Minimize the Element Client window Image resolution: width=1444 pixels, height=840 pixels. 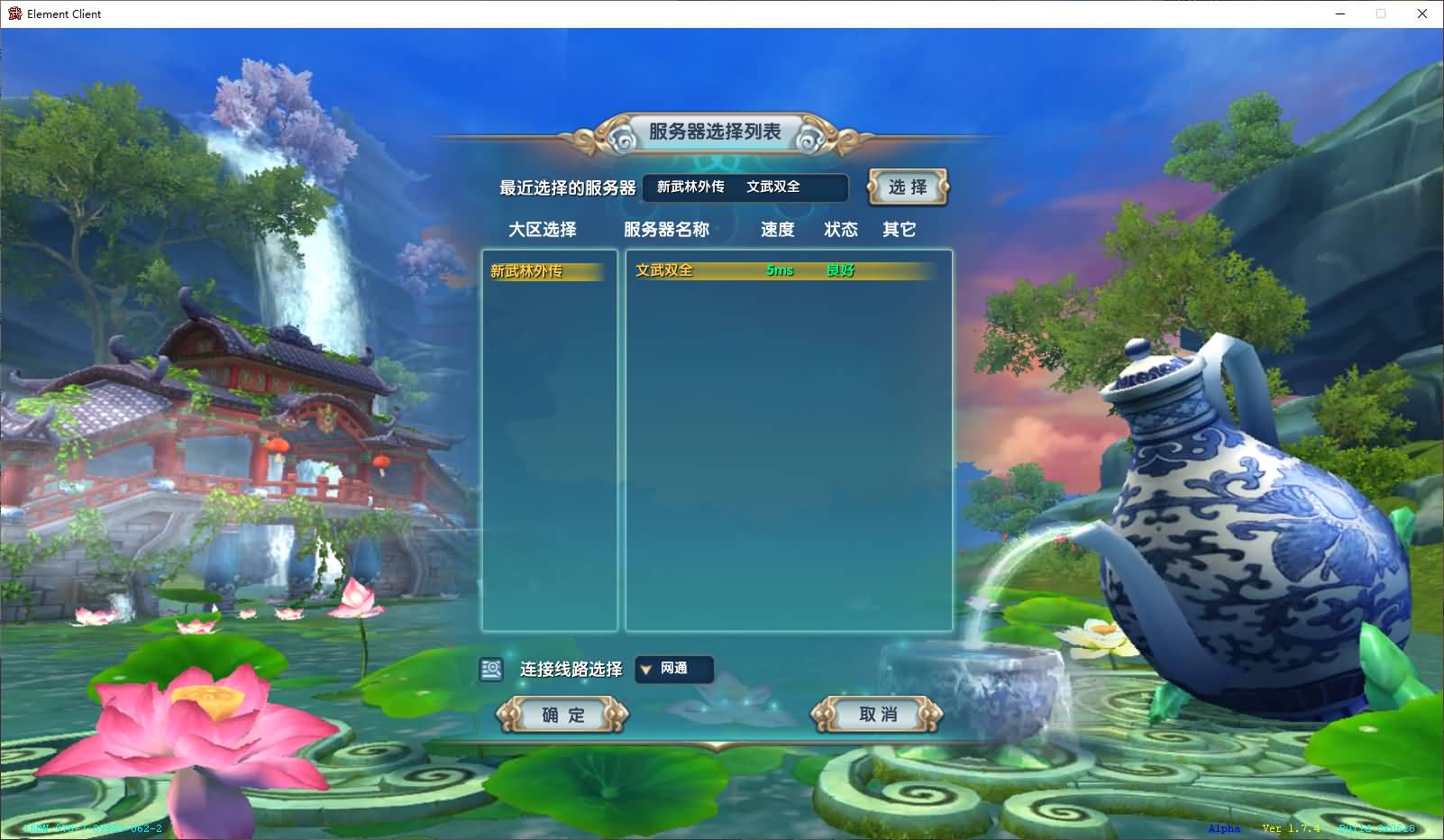(1339, 14)
